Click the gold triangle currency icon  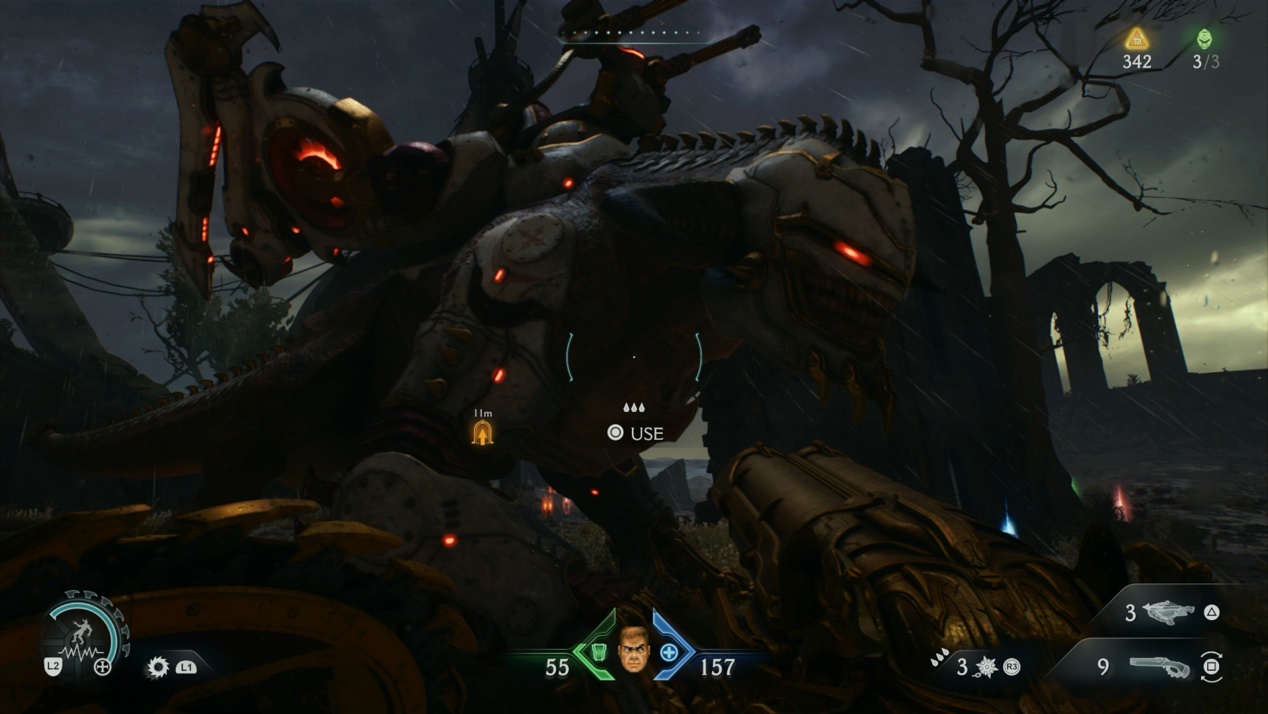(x=1136, y=39)
